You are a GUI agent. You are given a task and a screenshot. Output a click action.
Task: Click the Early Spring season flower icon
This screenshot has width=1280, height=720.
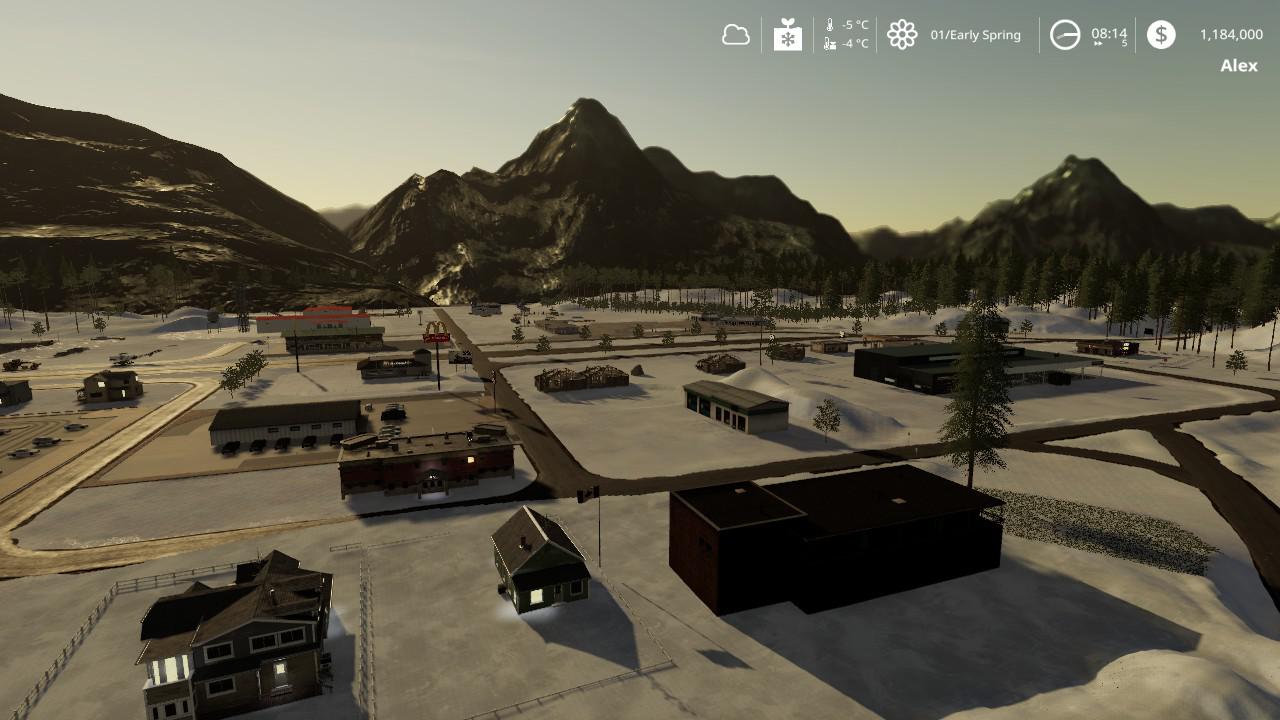point(902,35)
